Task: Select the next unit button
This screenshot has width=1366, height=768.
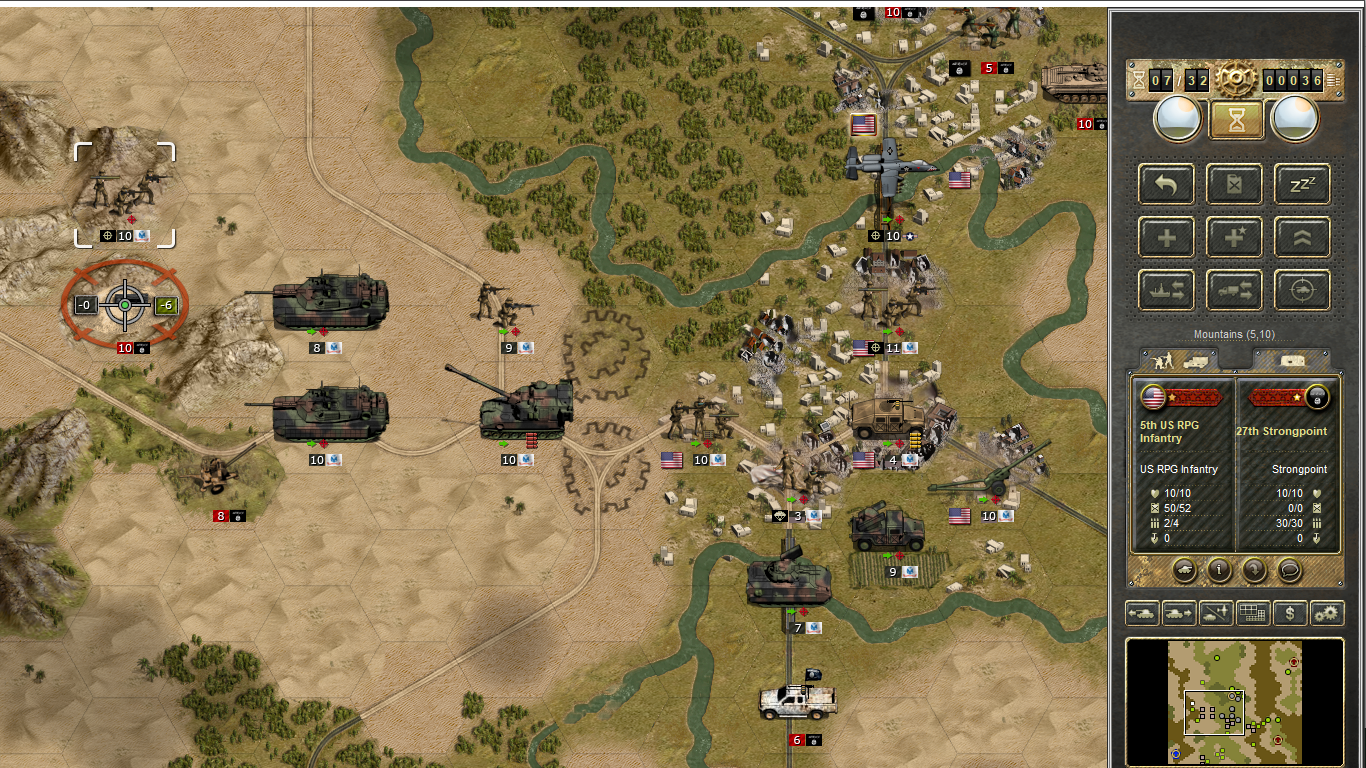Action: tap(1180, 613)
